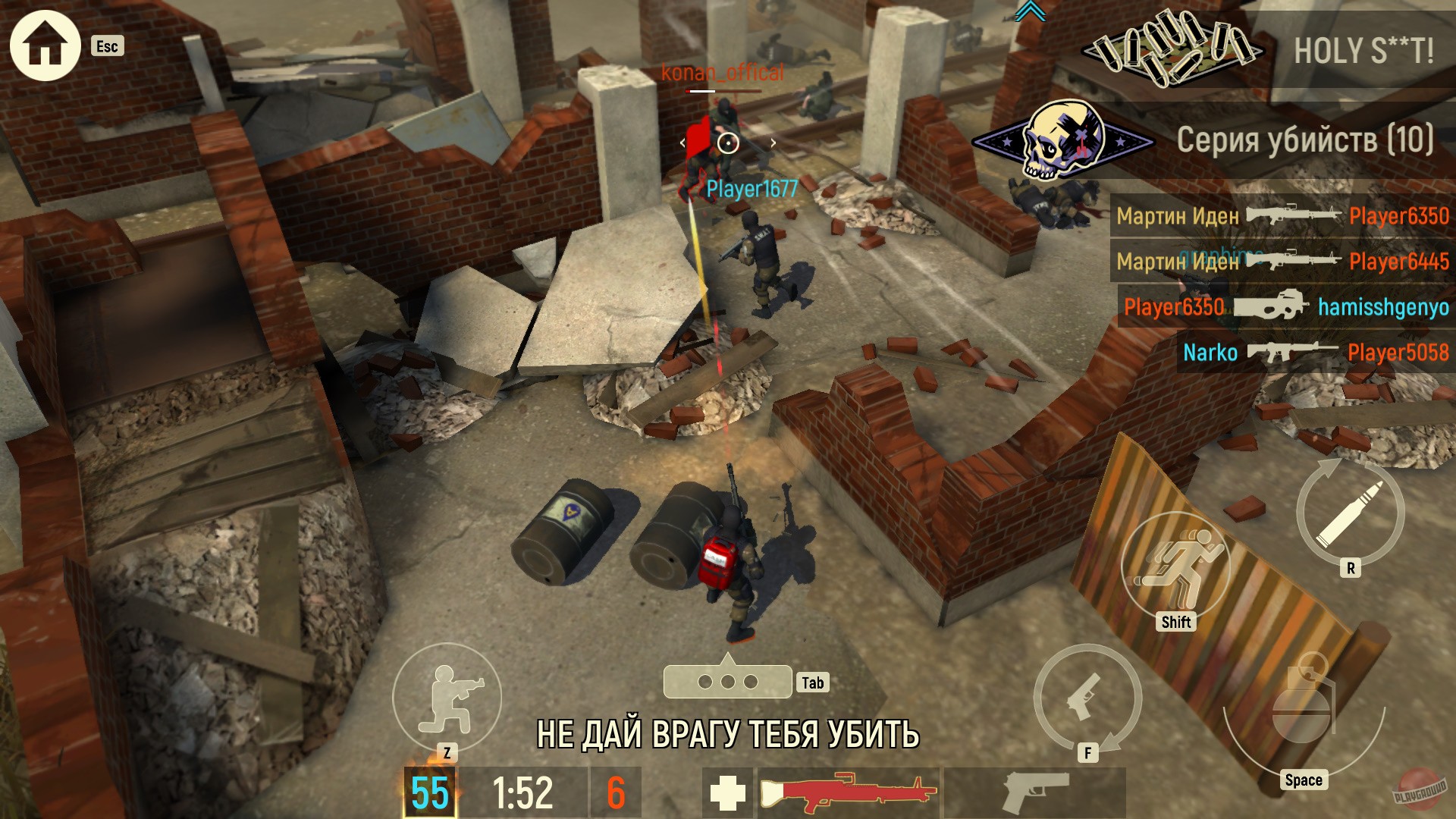Click the konan_offical player nameplate
This screenshot has width=1456, height=819.
721,73
